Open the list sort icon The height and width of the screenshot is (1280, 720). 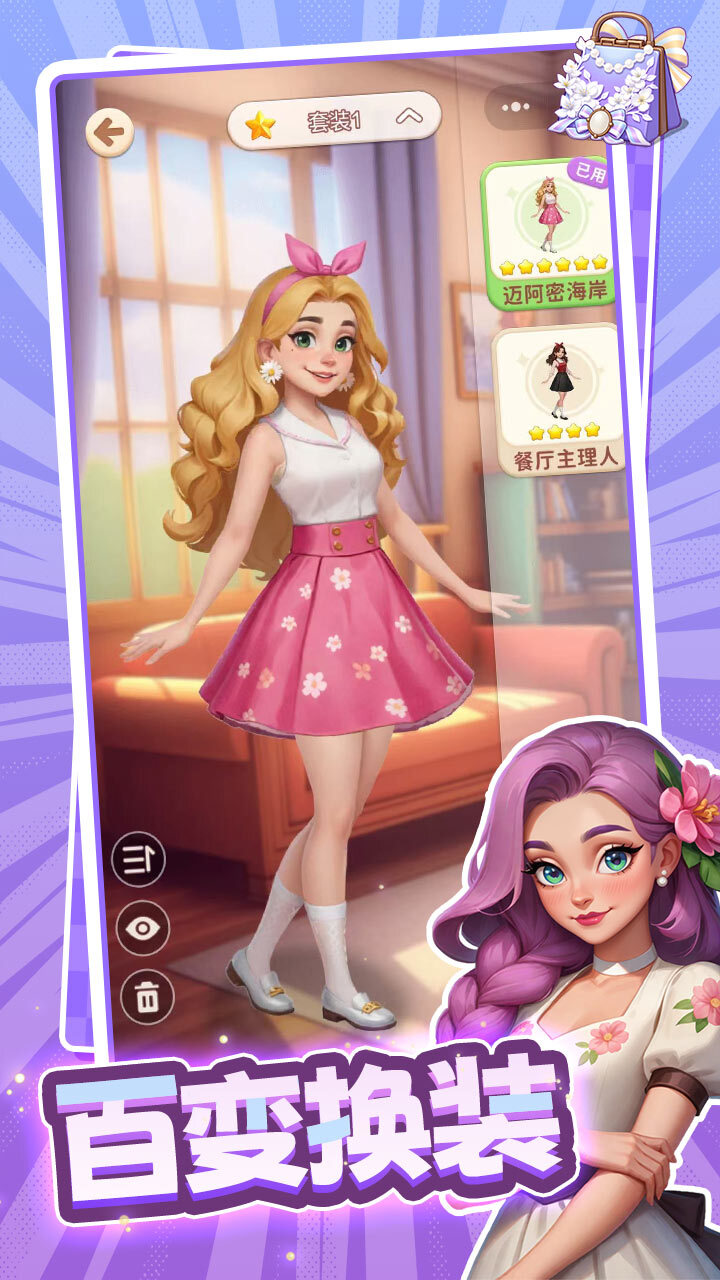coord(138,860)
